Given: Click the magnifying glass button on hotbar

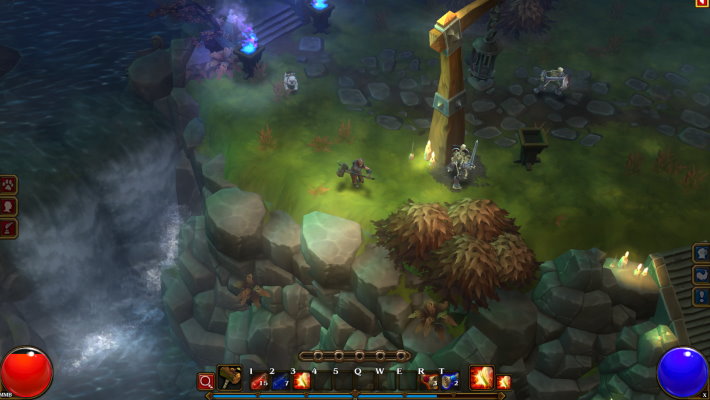Looking at the screenshot, I should coord(205,380).
